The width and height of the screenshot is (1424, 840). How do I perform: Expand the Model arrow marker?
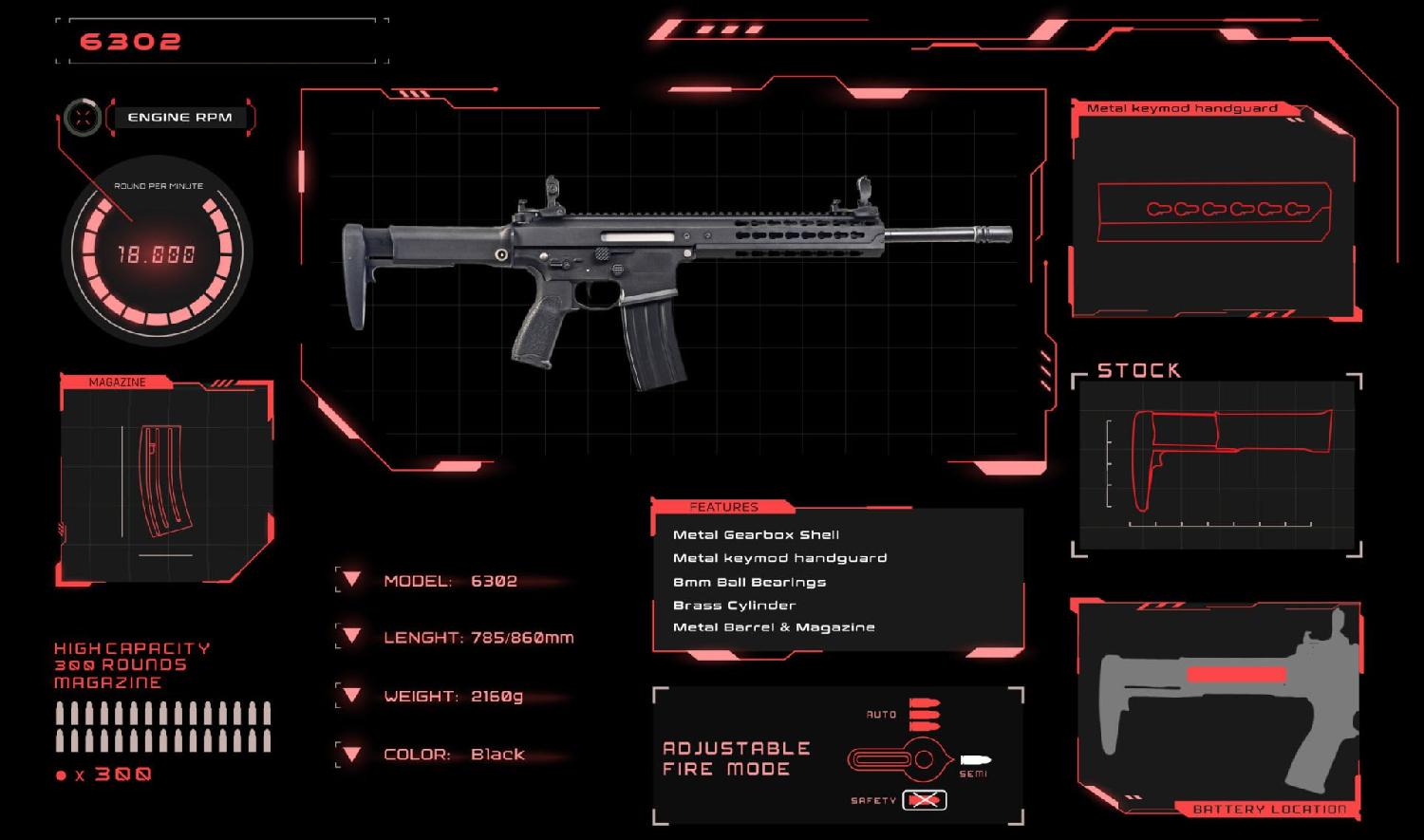[x=351, y=579]
